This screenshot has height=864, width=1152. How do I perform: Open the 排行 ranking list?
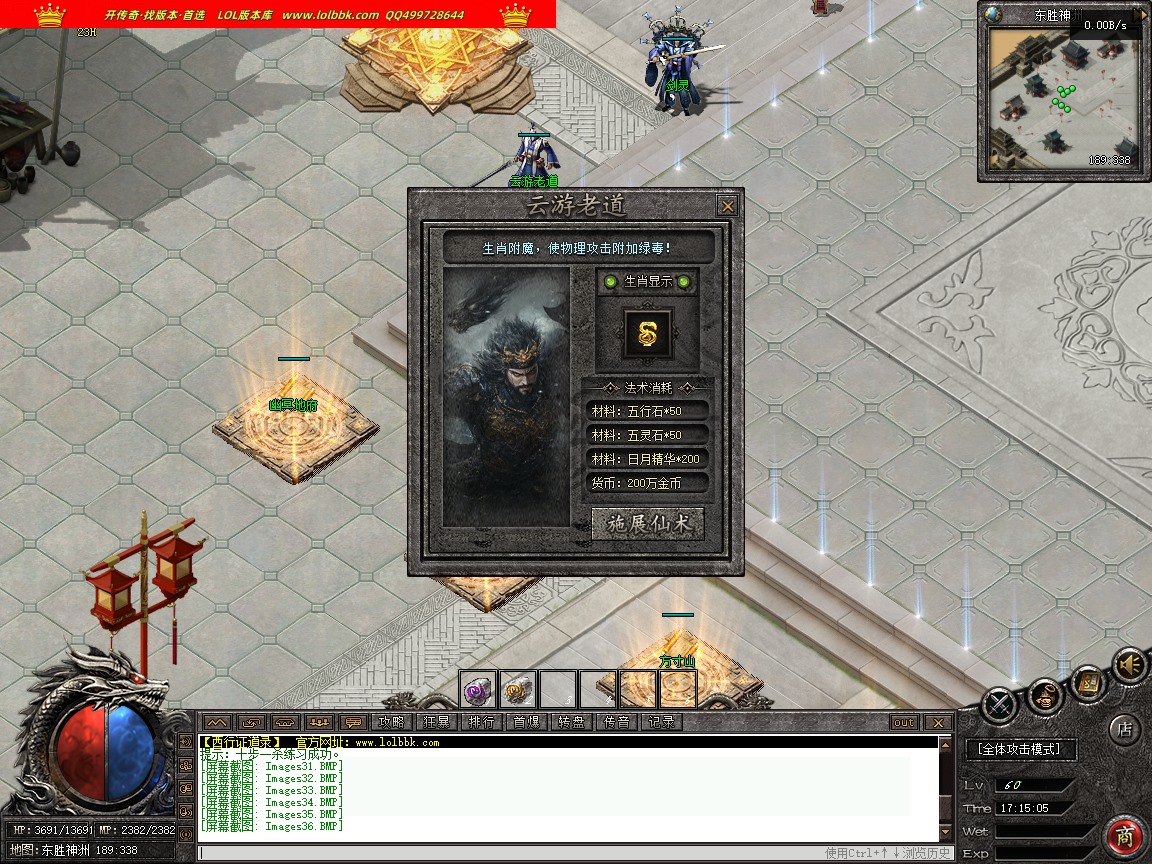click(x=481, y=722)
